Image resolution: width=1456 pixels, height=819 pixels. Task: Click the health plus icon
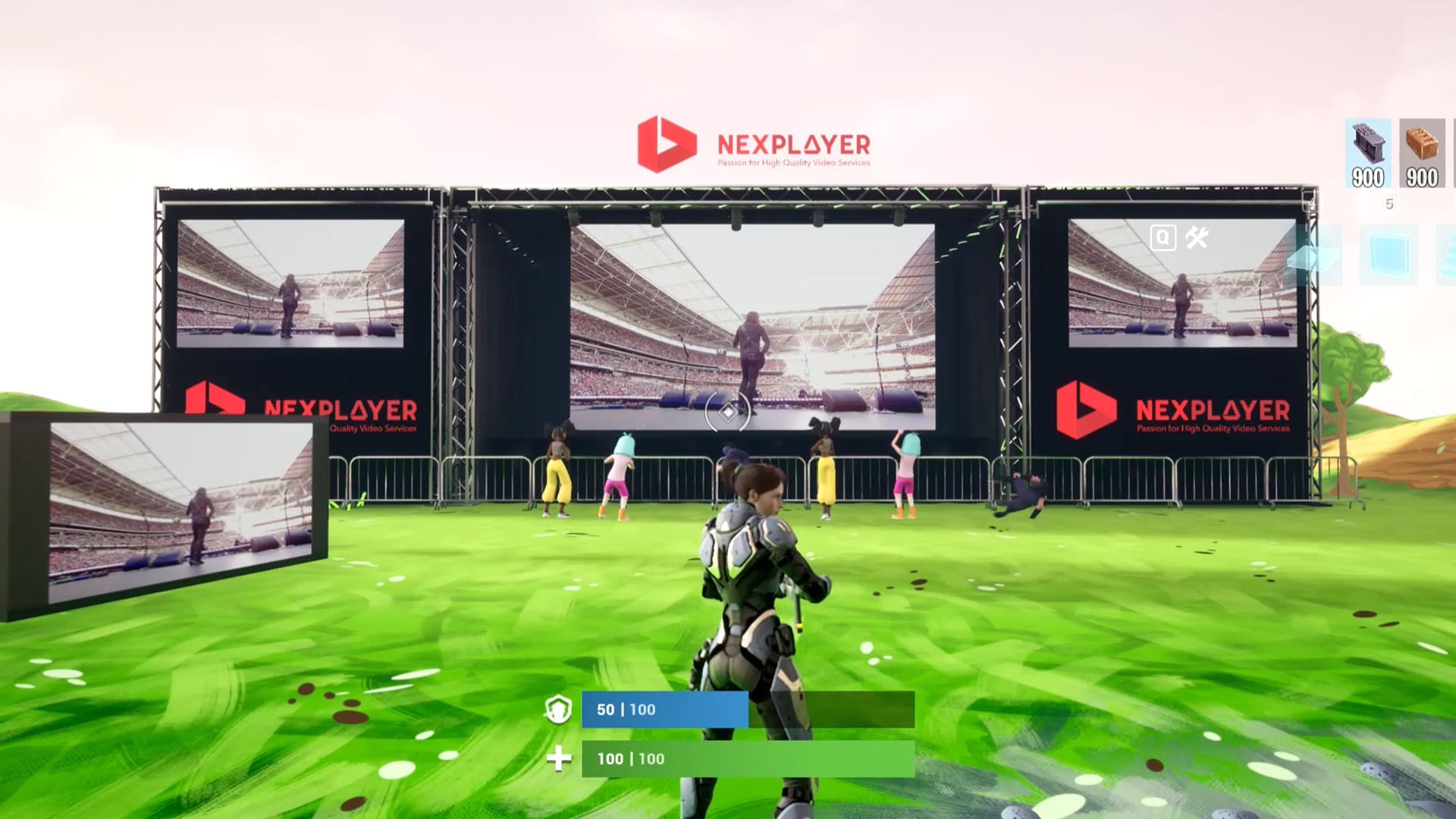click(558, 758)
